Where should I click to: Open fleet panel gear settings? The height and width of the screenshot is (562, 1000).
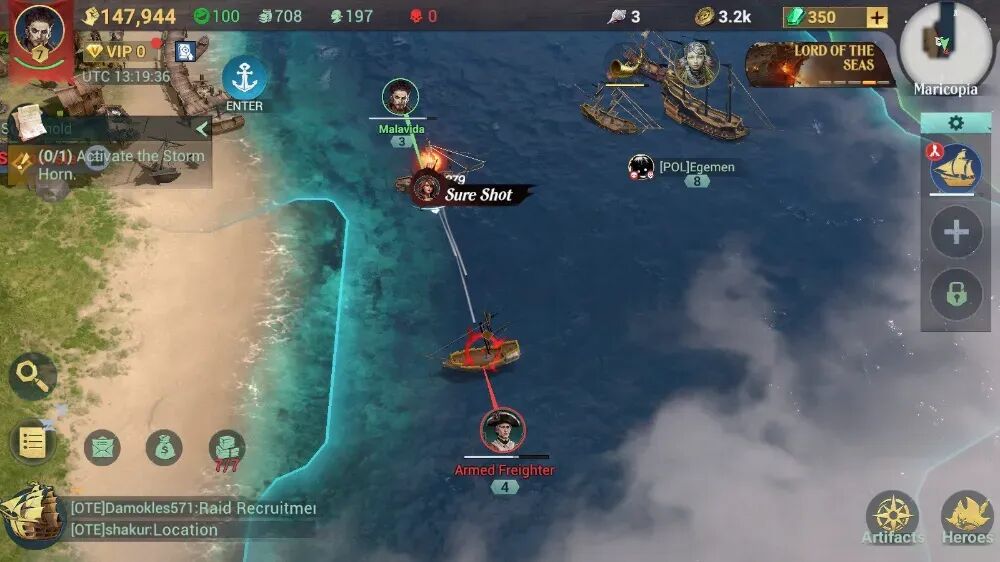(956, 123)
